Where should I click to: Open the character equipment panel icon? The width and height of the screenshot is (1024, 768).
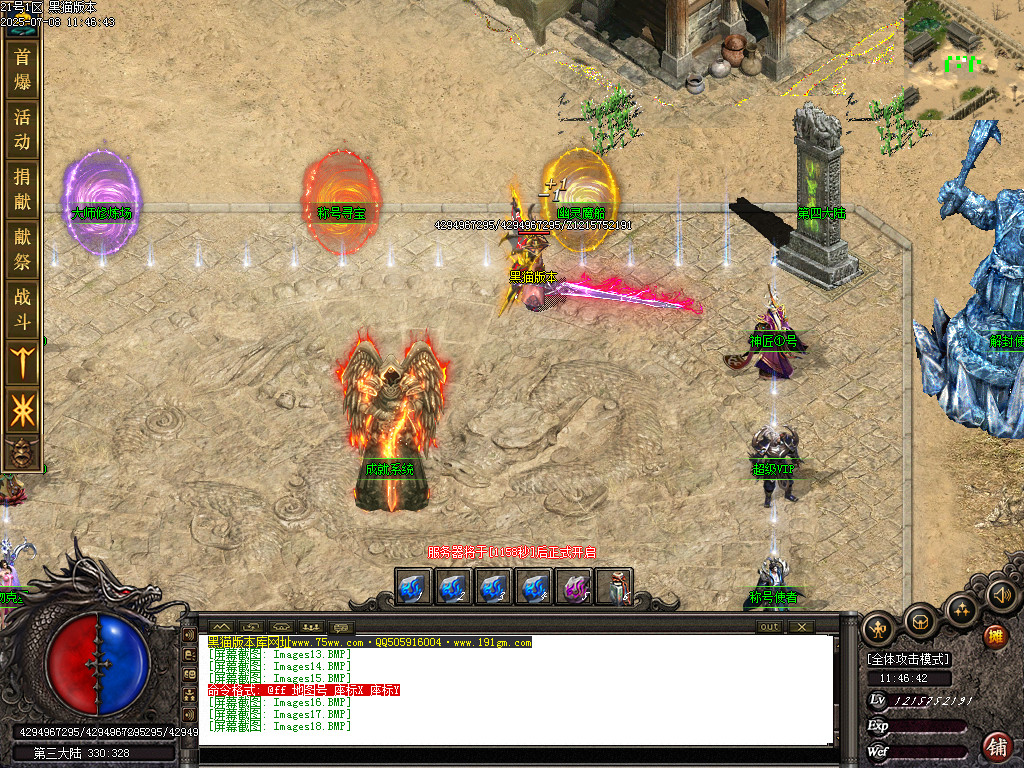[x=880, y=627]
